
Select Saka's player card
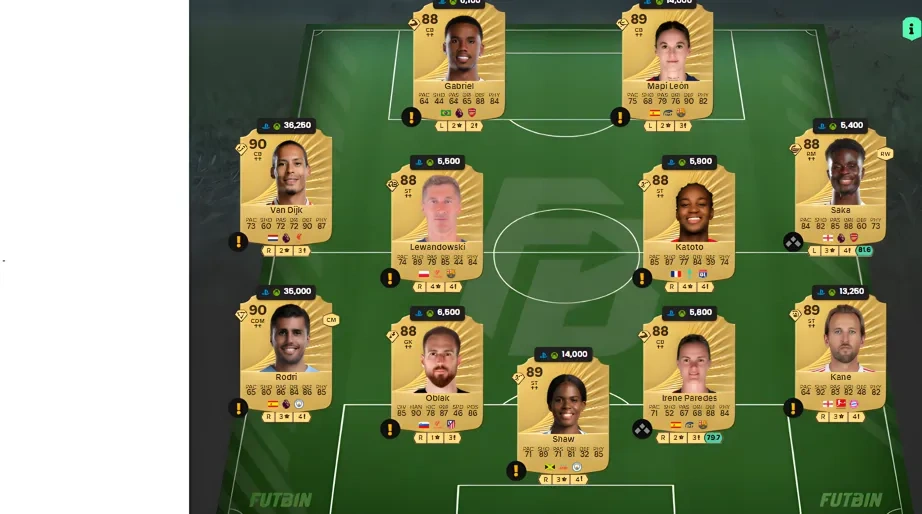840,185
